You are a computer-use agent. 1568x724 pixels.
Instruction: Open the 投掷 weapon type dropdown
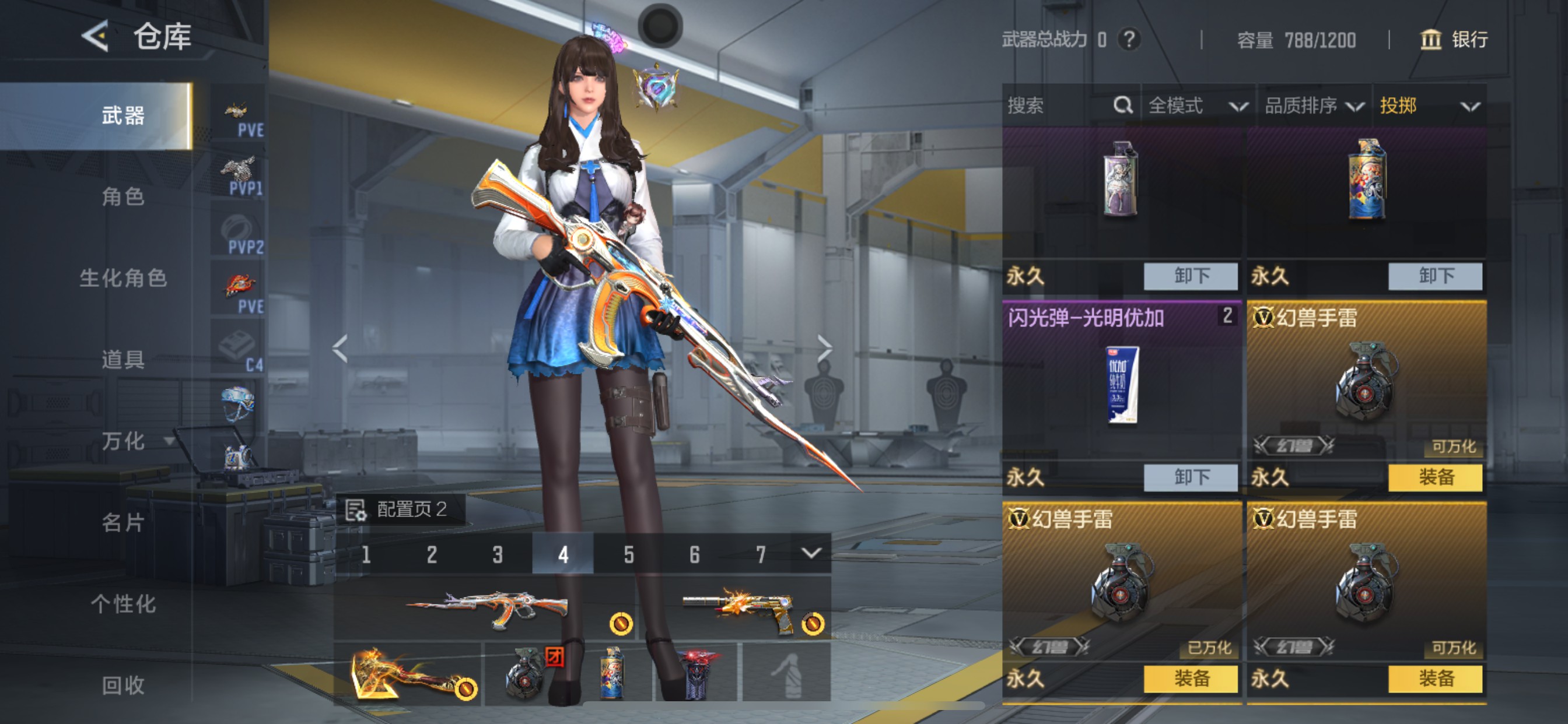[x=1429, y=106]
